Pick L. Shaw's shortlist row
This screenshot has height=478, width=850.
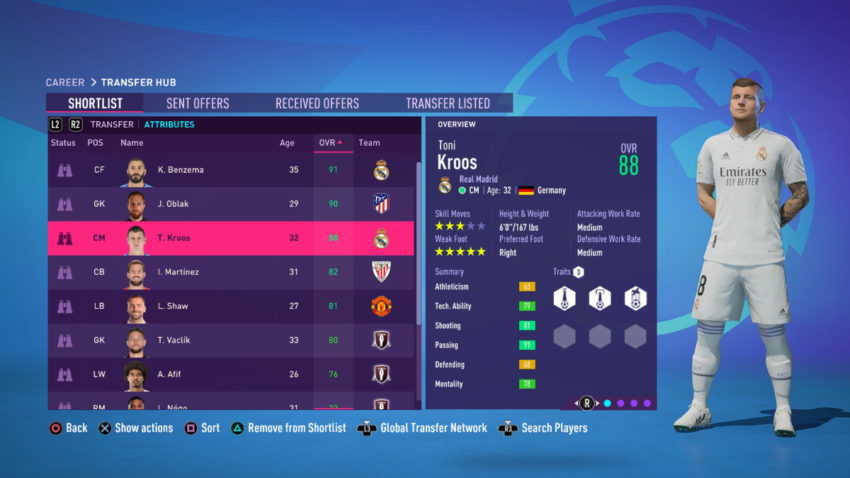[231, 306]
